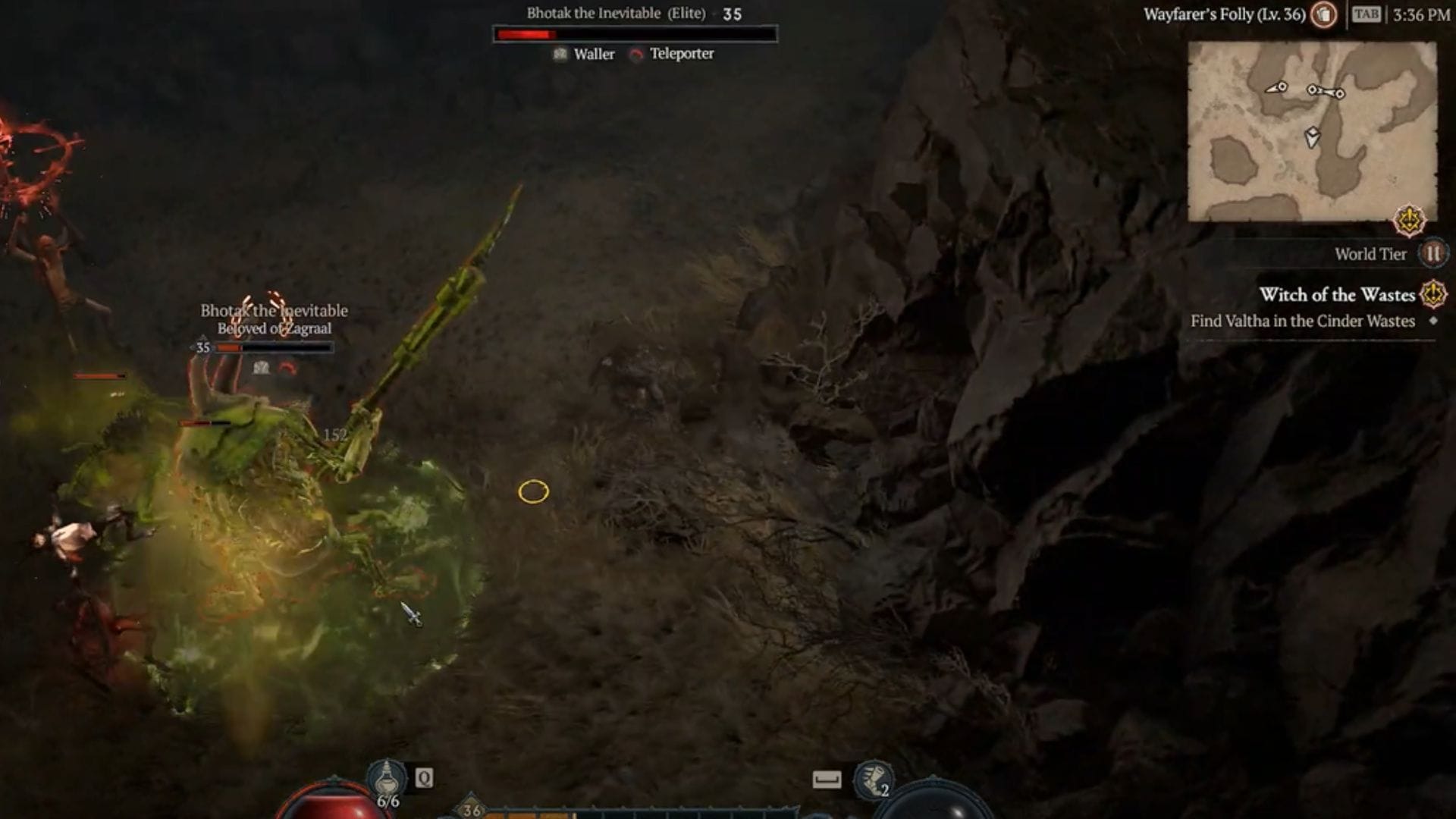
Task: Click the World Tier pause indicator
Action: 1432,254
